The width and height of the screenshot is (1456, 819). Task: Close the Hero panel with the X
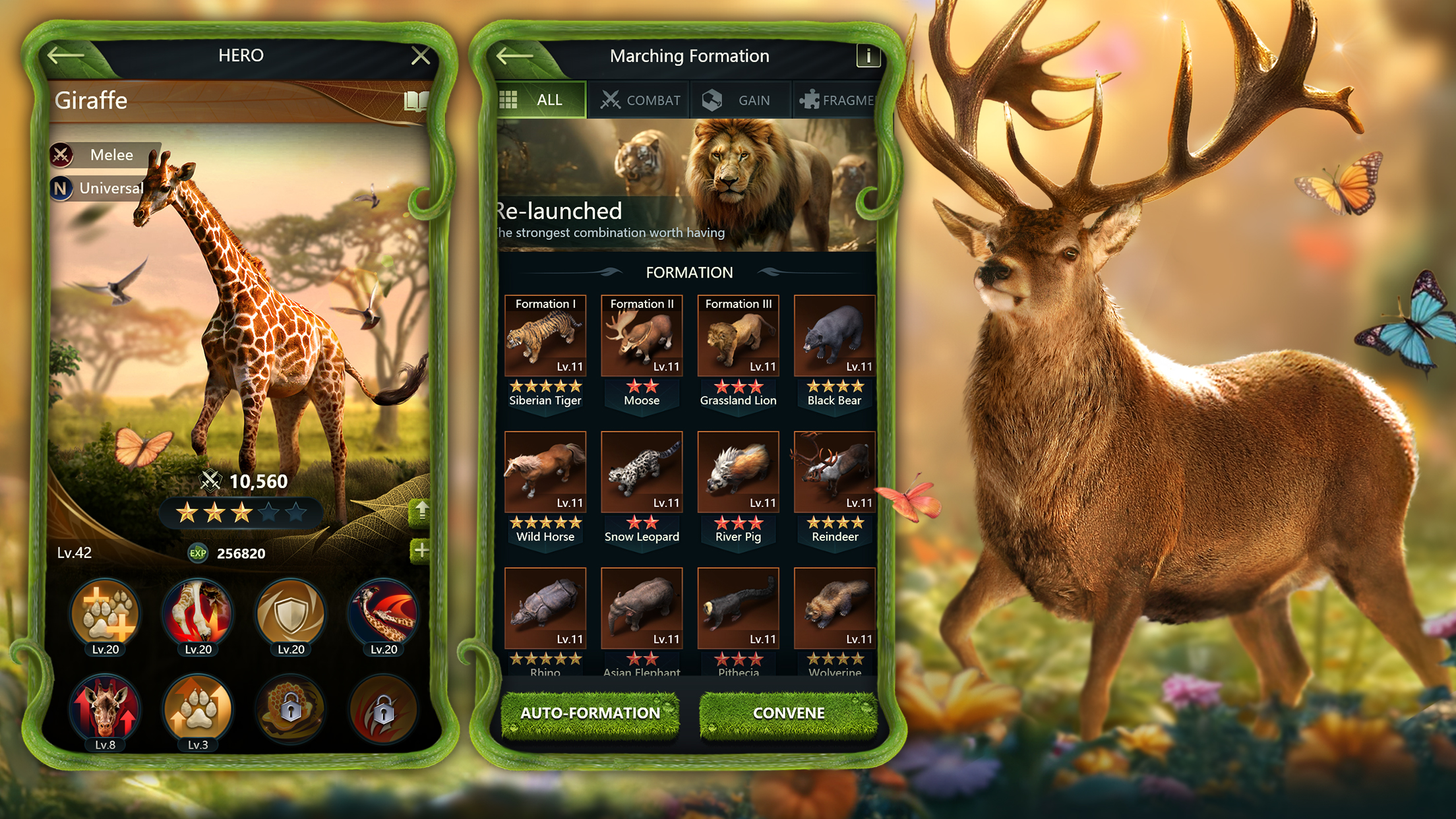pyautogui.click(x=420, y=56)
